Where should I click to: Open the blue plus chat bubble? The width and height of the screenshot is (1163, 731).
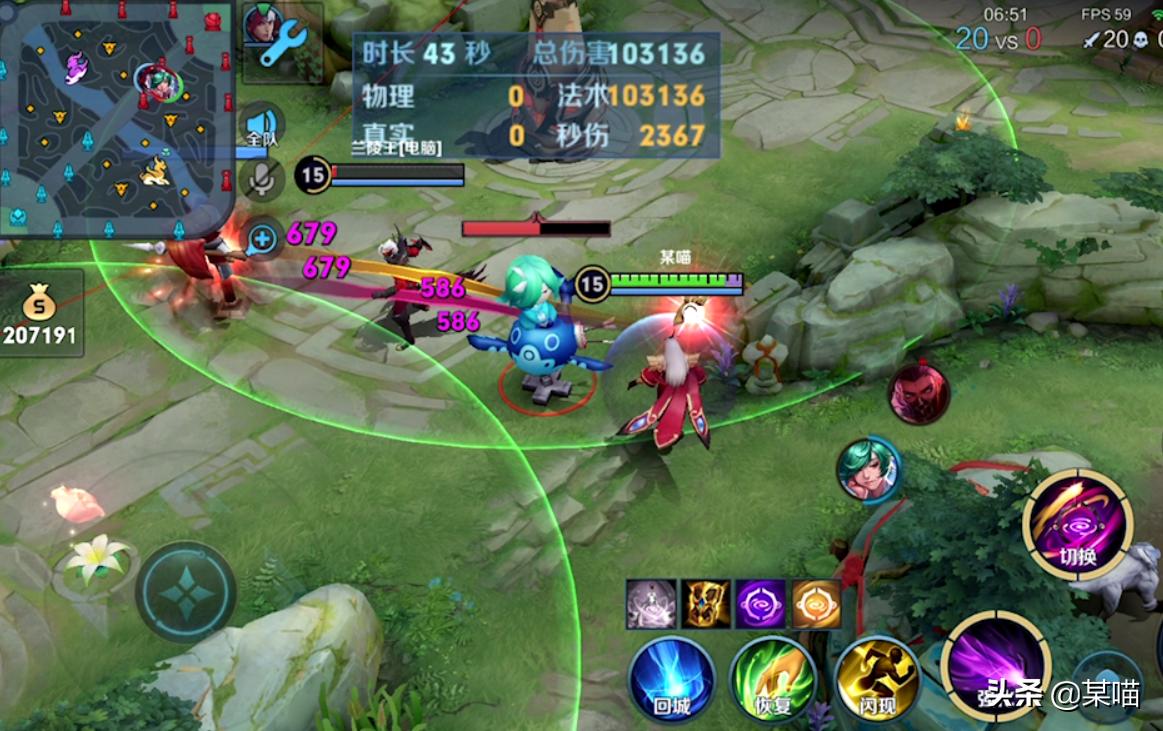pyautogui.click(x=263, y=239)
